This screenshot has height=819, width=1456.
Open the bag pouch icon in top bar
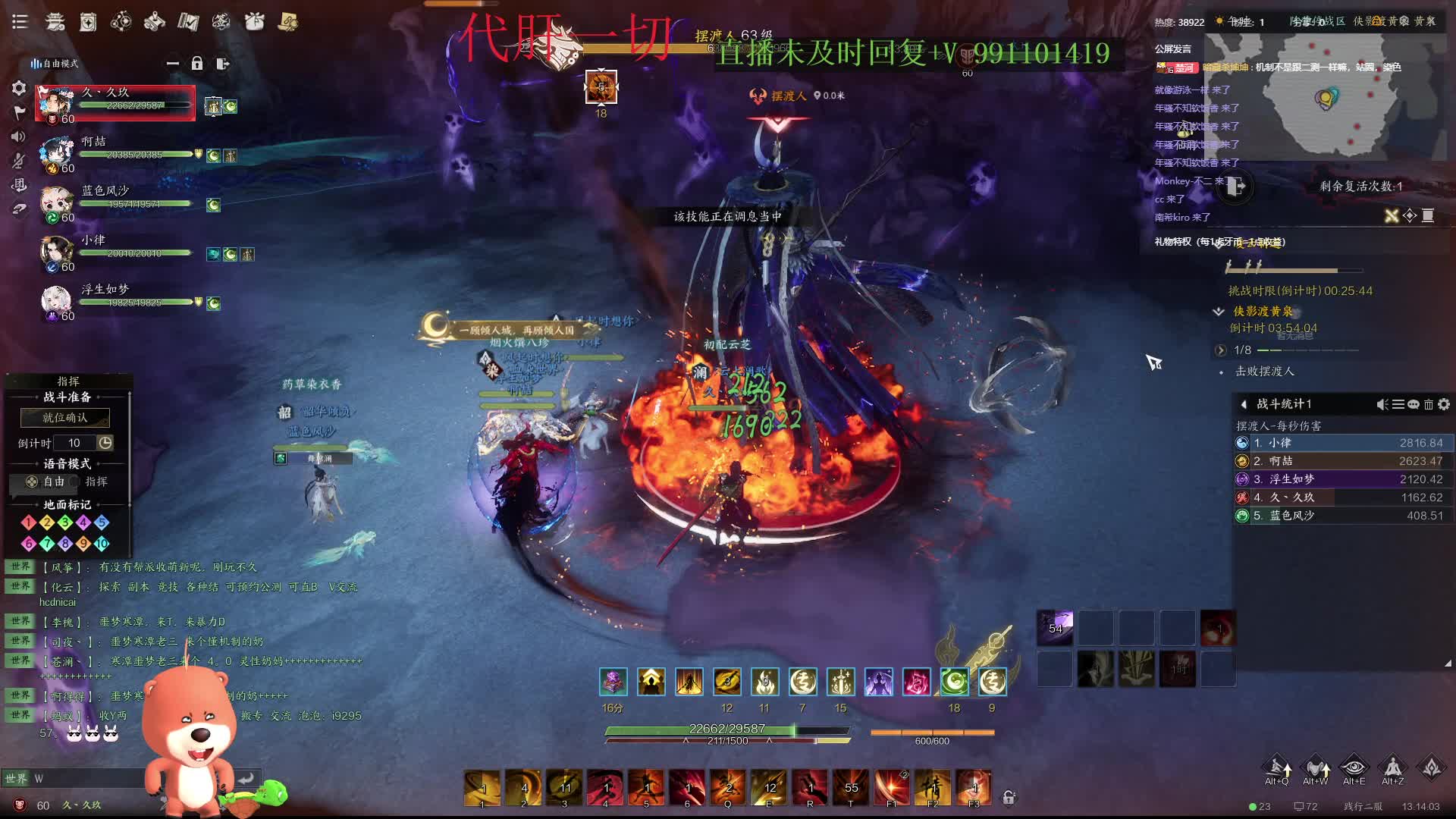point(255,22)
